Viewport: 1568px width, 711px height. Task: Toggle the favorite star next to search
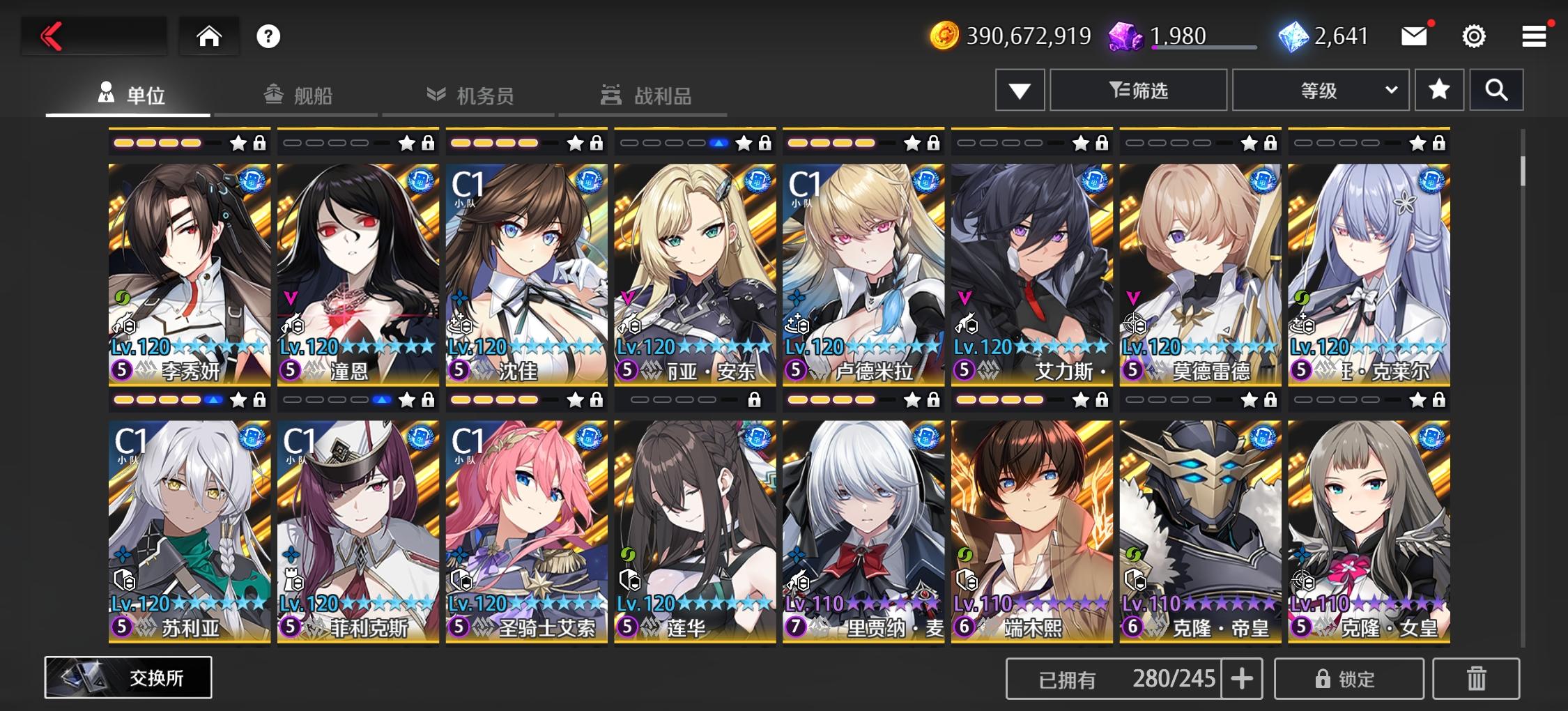[x=1439, y=90]
